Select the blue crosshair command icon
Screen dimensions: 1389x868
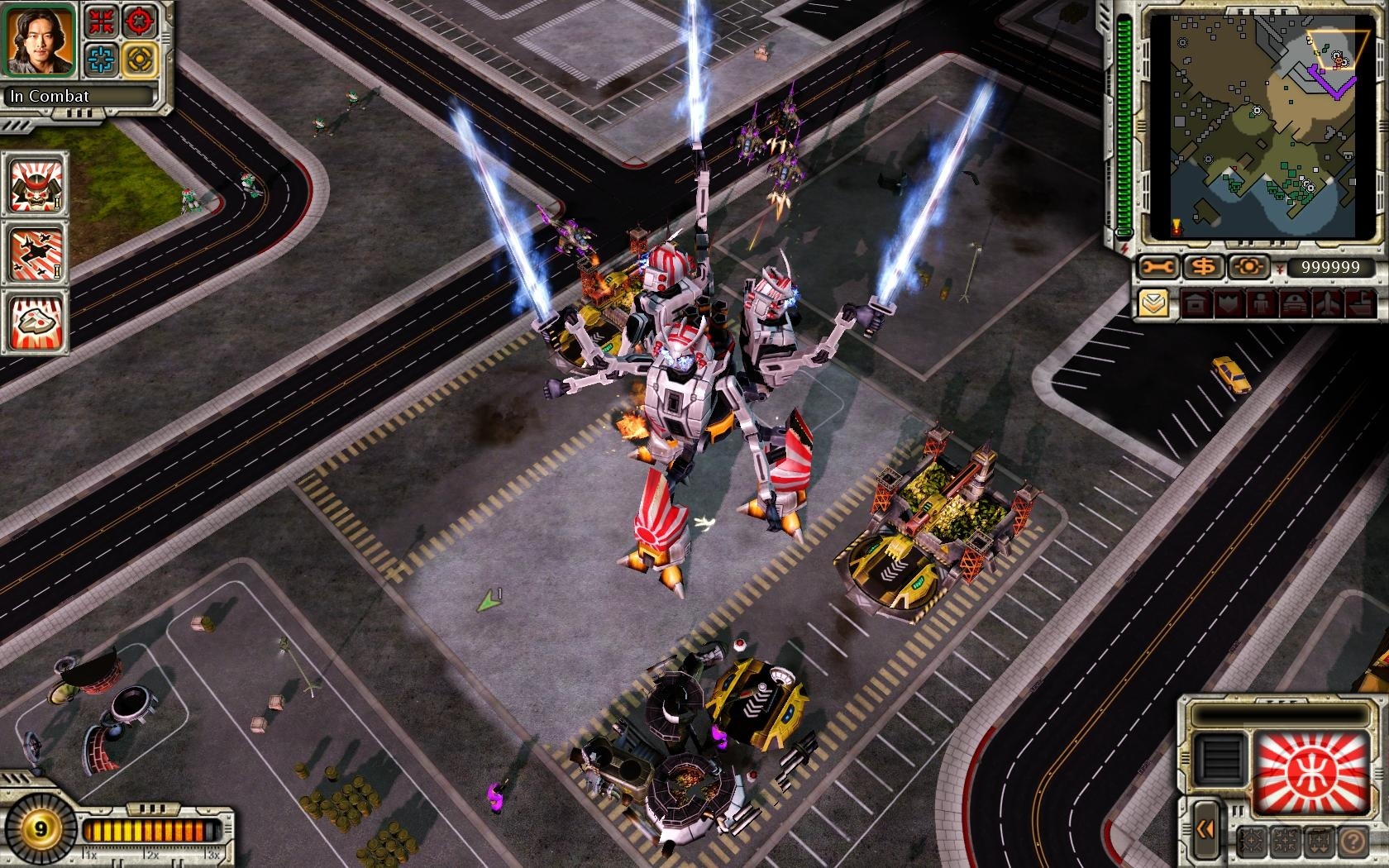click(x=102, y=60)
